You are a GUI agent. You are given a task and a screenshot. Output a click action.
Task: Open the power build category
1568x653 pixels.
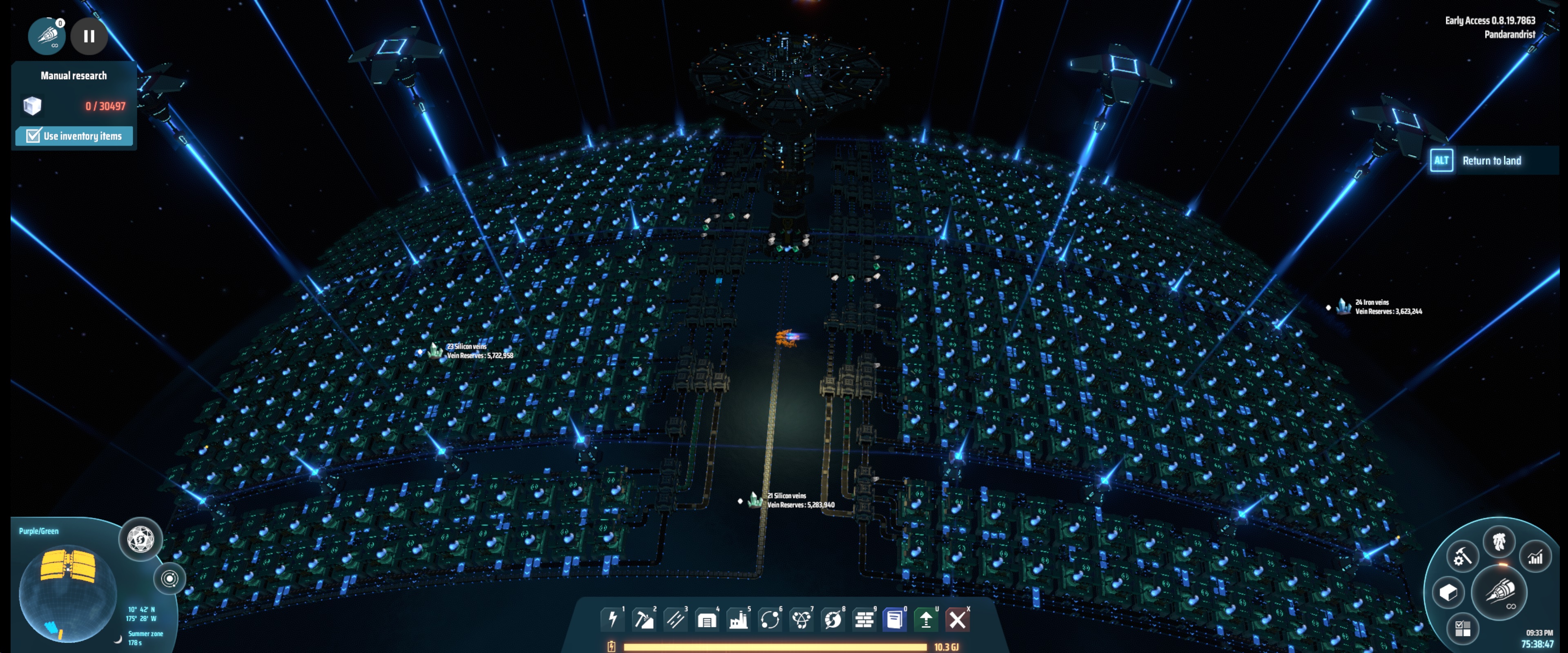612,620
